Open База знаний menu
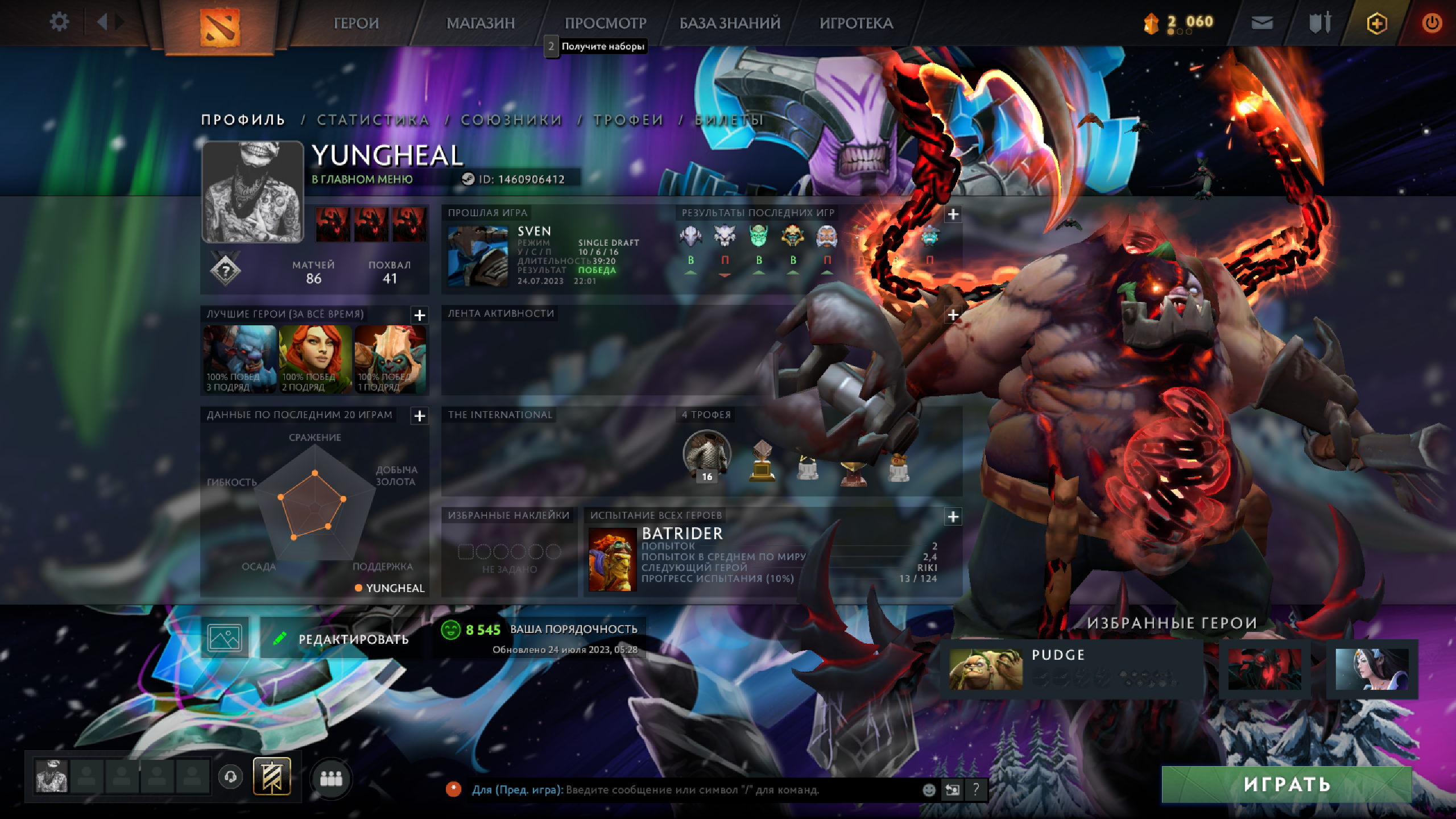Screen dimensions: 1456x819 click(730, 23)
